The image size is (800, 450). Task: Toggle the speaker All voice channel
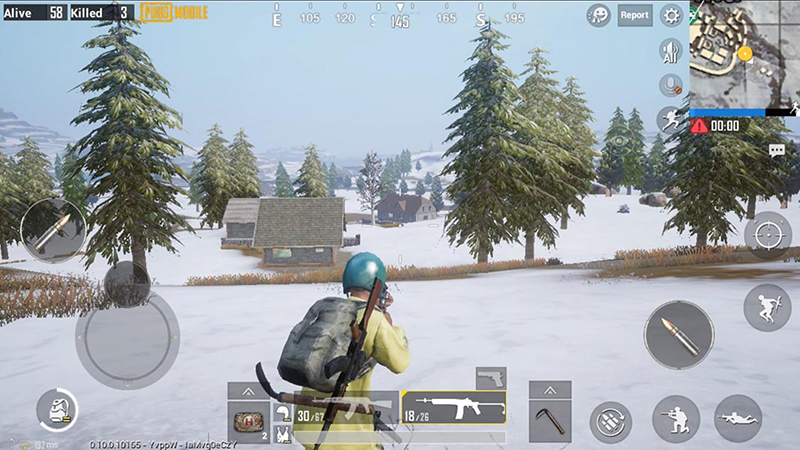coord(670,51)
